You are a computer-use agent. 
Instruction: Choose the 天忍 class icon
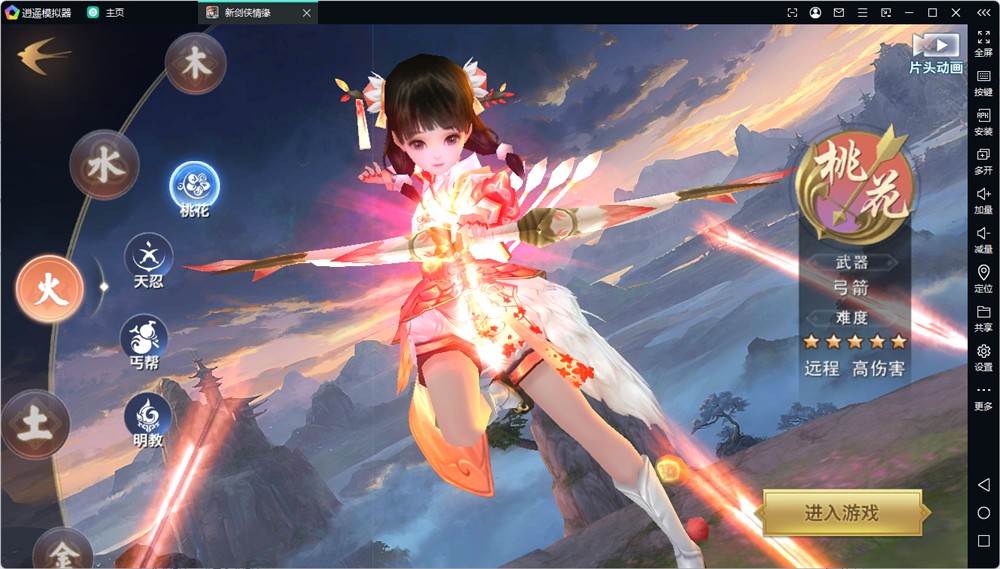coord(148,256)
